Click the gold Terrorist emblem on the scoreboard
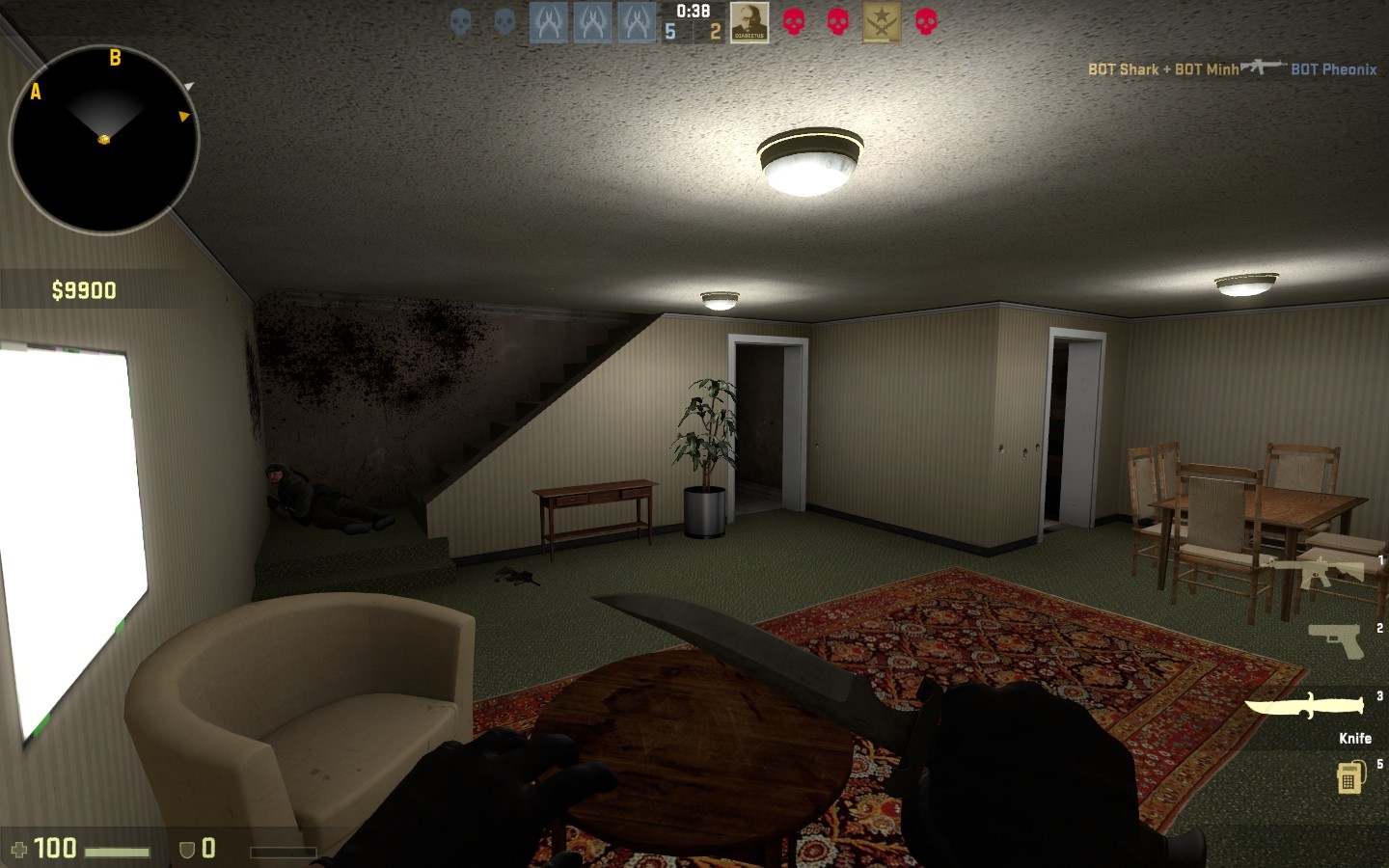This screenshot has width=1389, height=868. [x=880, y=21]
